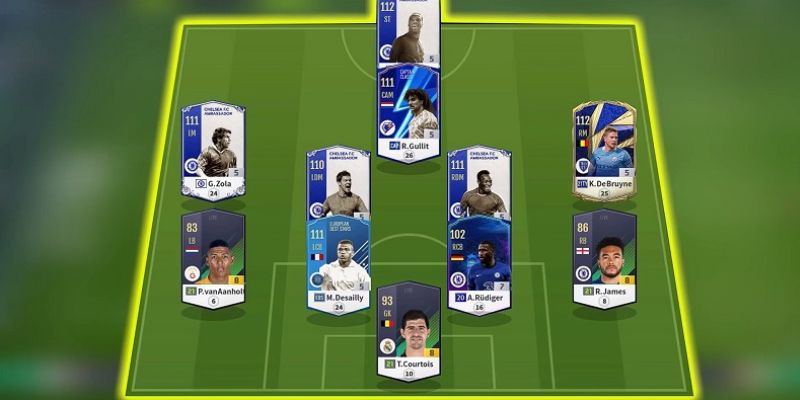Pick the K. De Bruyne RM card

(x=603, y=148)
